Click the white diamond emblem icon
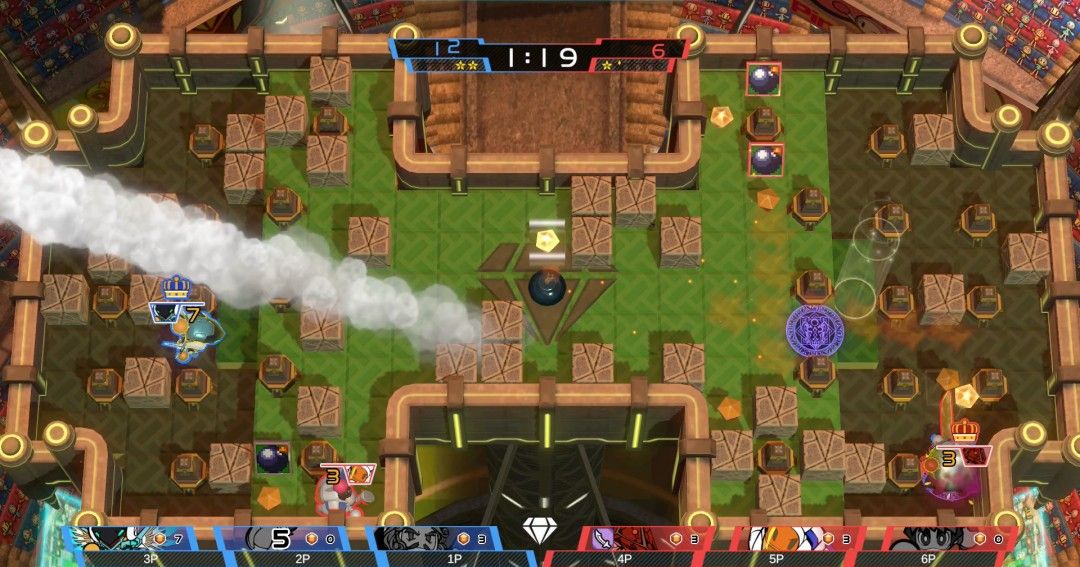The width and height of the screenshot is (1080, 567). 539,530
